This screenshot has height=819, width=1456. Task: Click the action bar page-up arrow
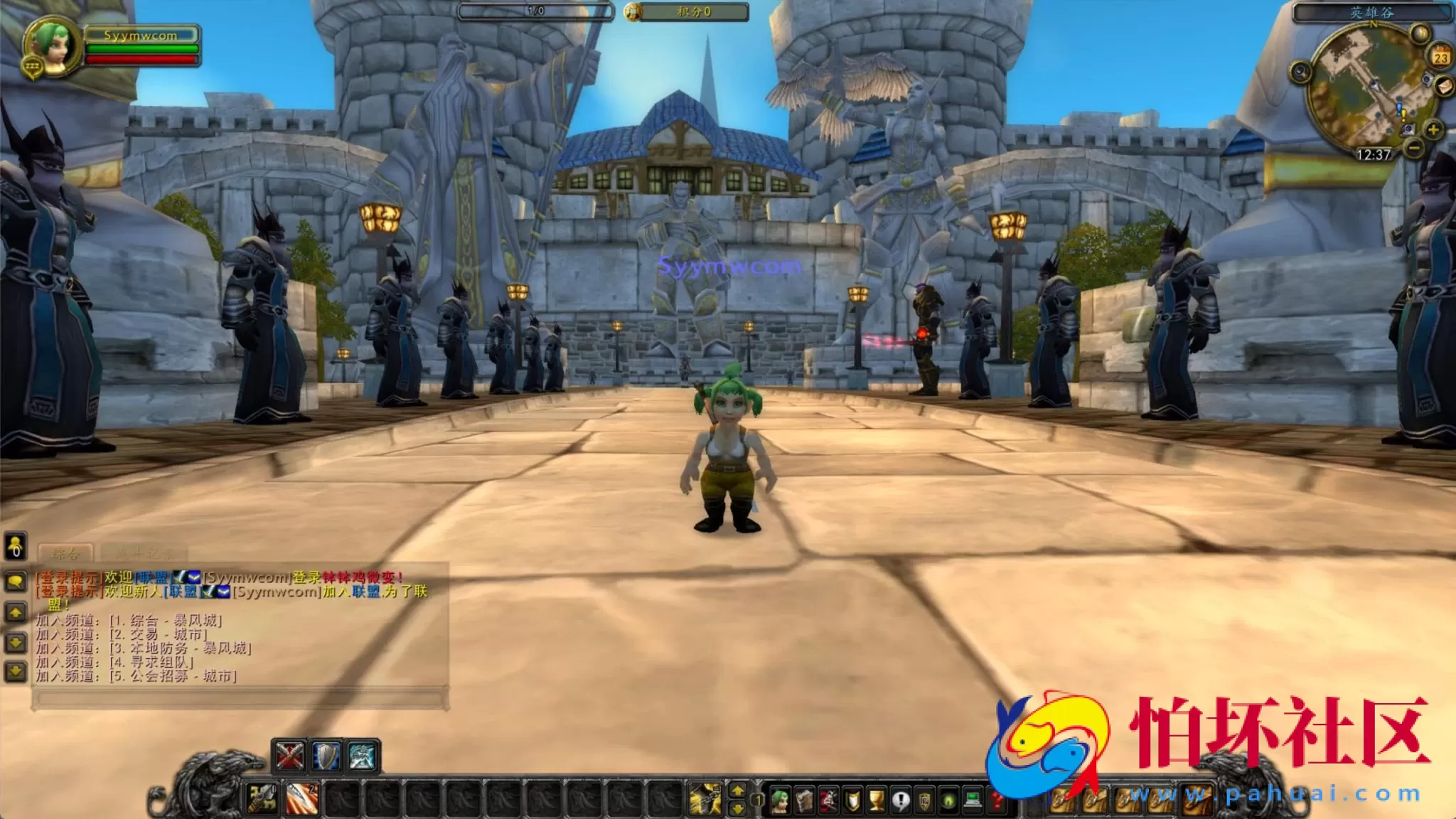point(738,791)
